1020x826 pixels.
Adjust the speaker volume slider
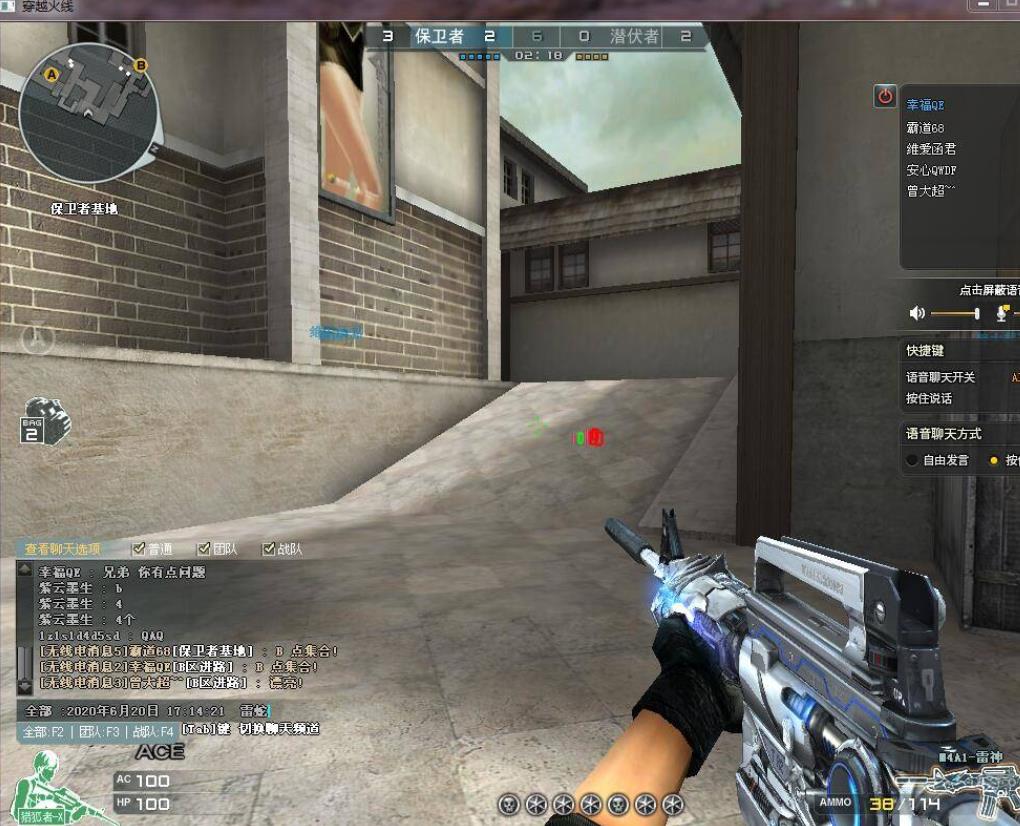pyautogui.click(x=977, y=314)
